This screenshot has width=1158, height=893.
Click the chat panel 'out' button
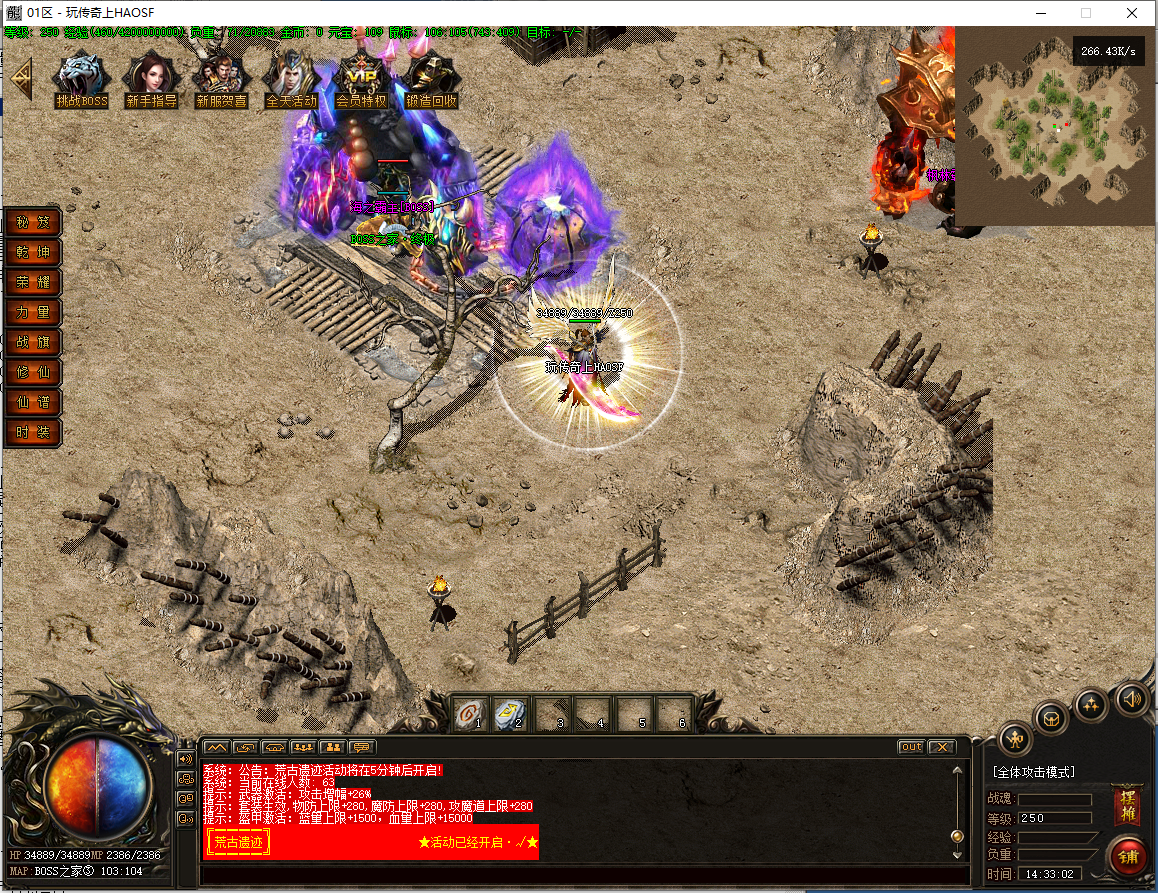(911, 747)
